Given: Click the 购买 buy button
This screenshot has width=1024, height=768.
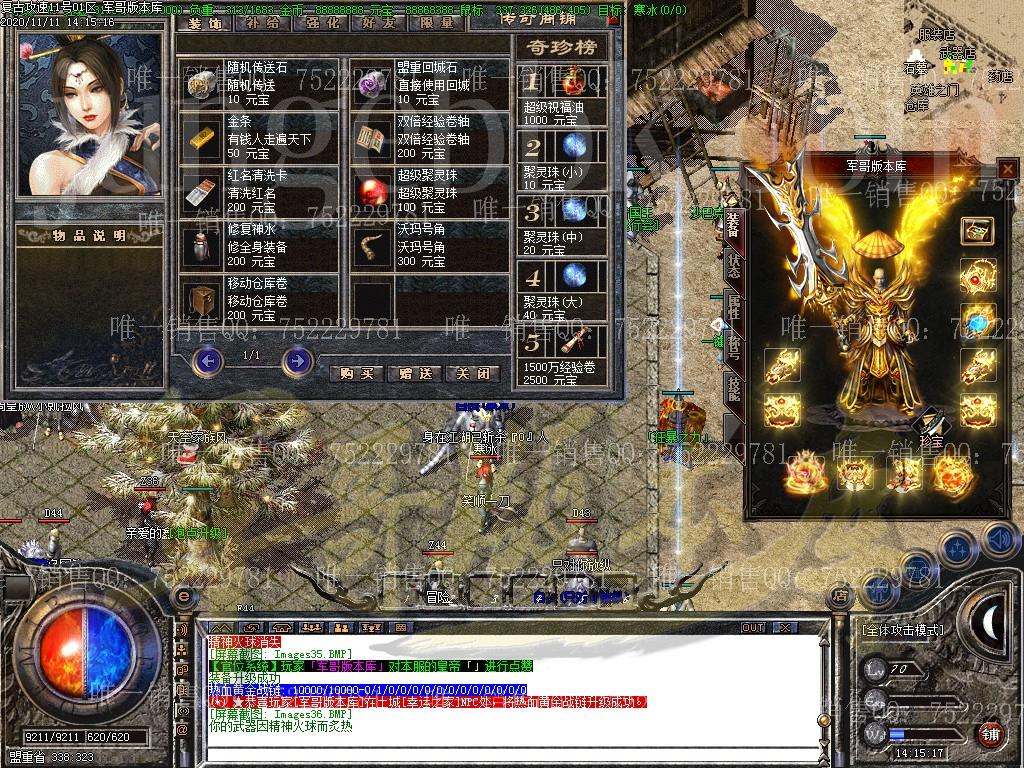Looking at the screenshot, I should 356,373.
